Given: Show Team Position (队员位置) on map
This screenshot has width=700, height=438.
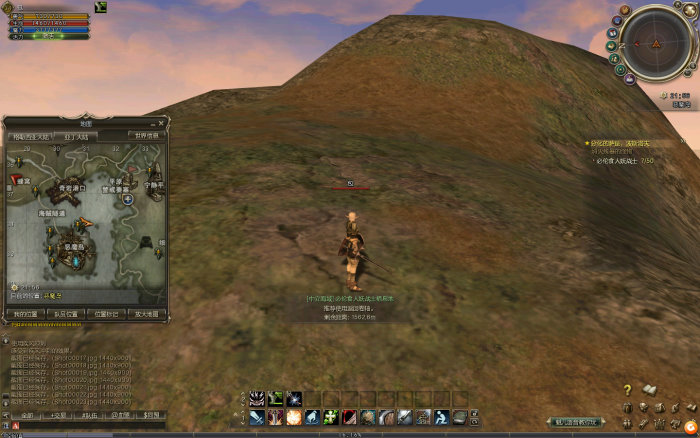Looking at the screenshot, I should 66,314.
